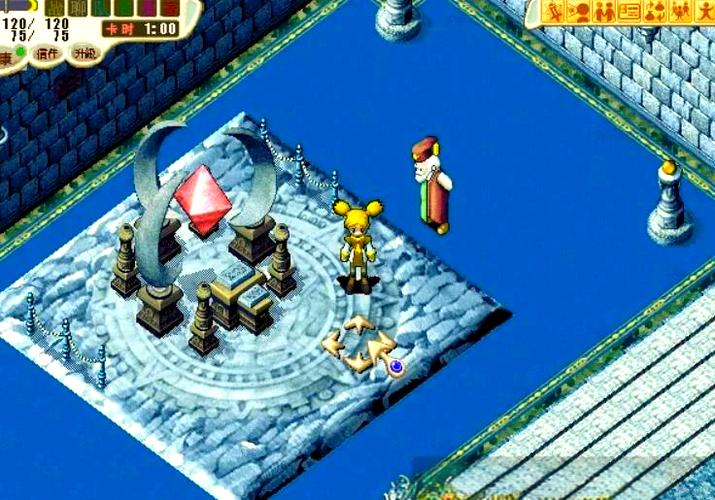Click the sword duel icon

click(x=554, y=12)
